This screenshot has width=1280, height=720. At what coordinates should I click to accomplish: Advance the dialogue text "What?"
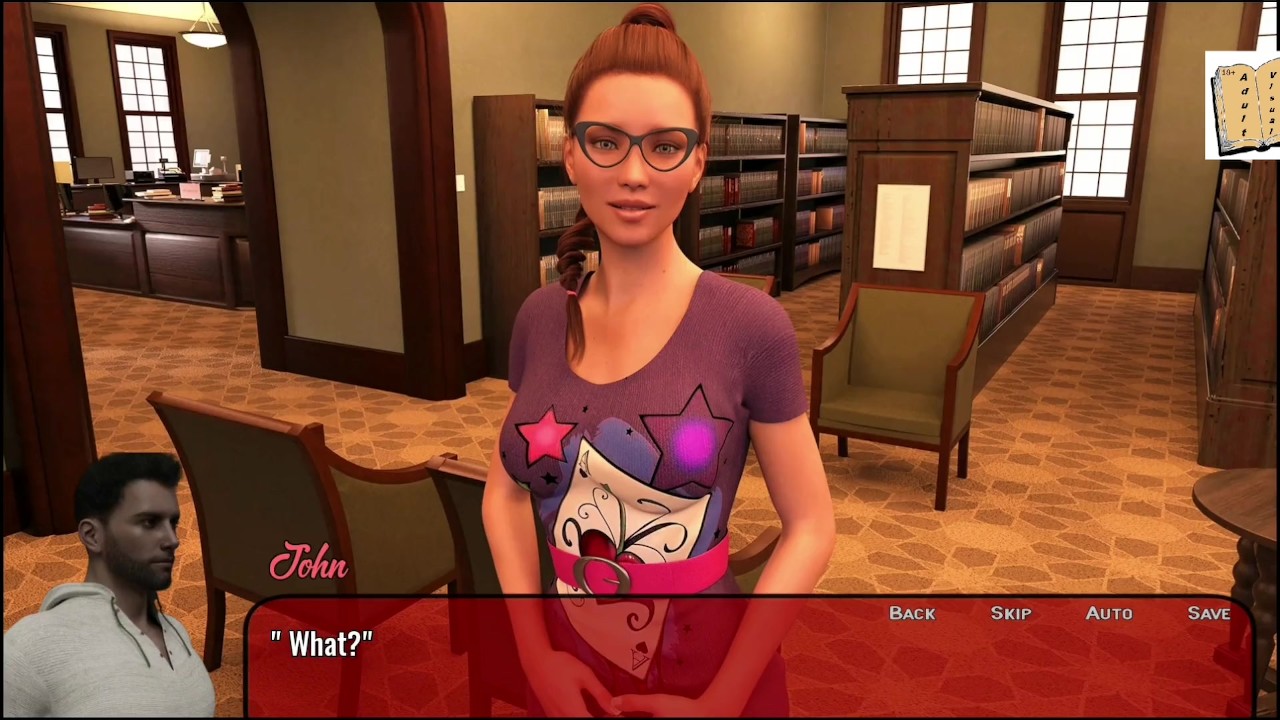point(322,645)
